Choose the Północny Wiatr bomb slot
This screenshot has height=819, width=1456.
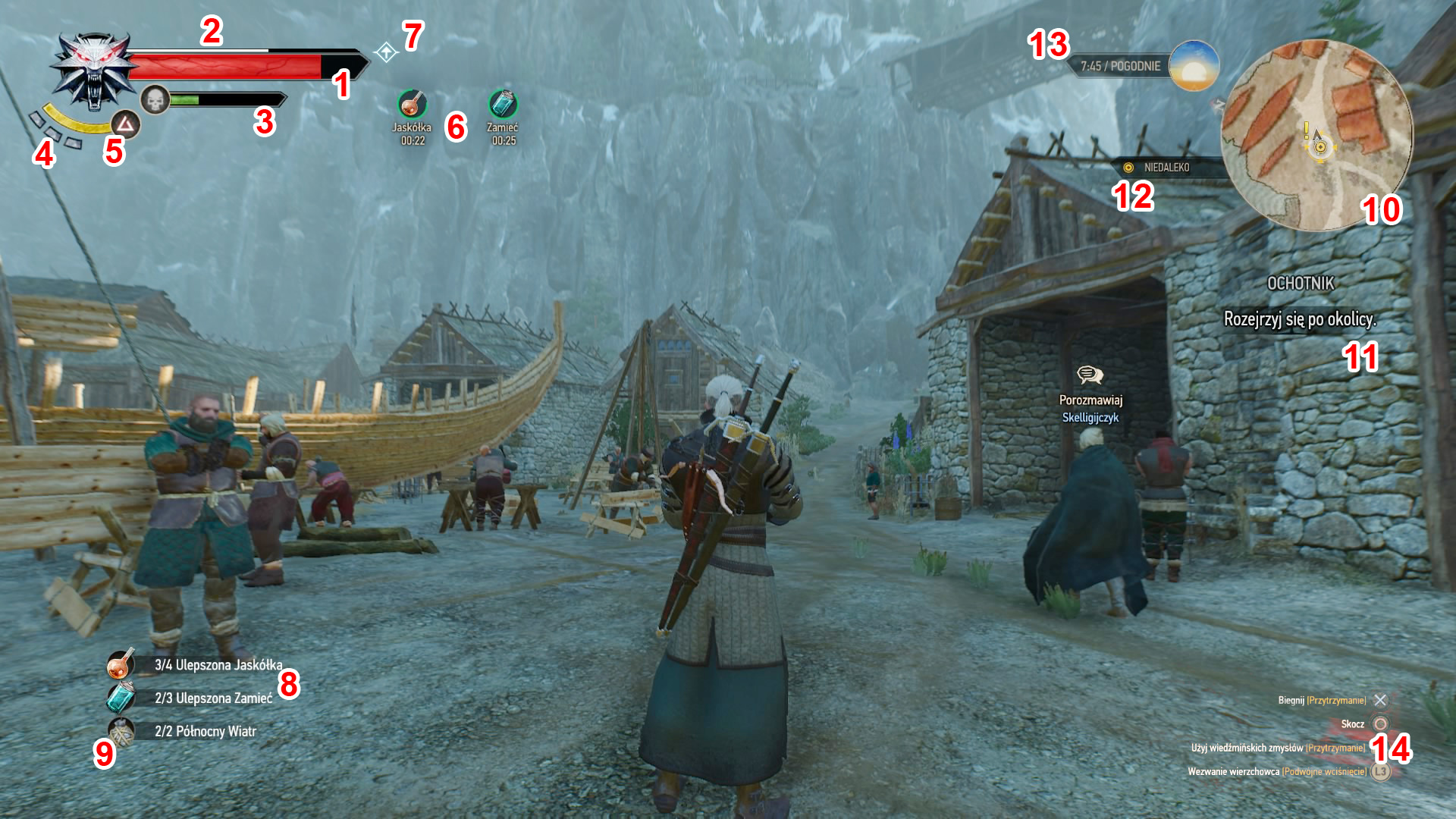(x=121, y=731)
